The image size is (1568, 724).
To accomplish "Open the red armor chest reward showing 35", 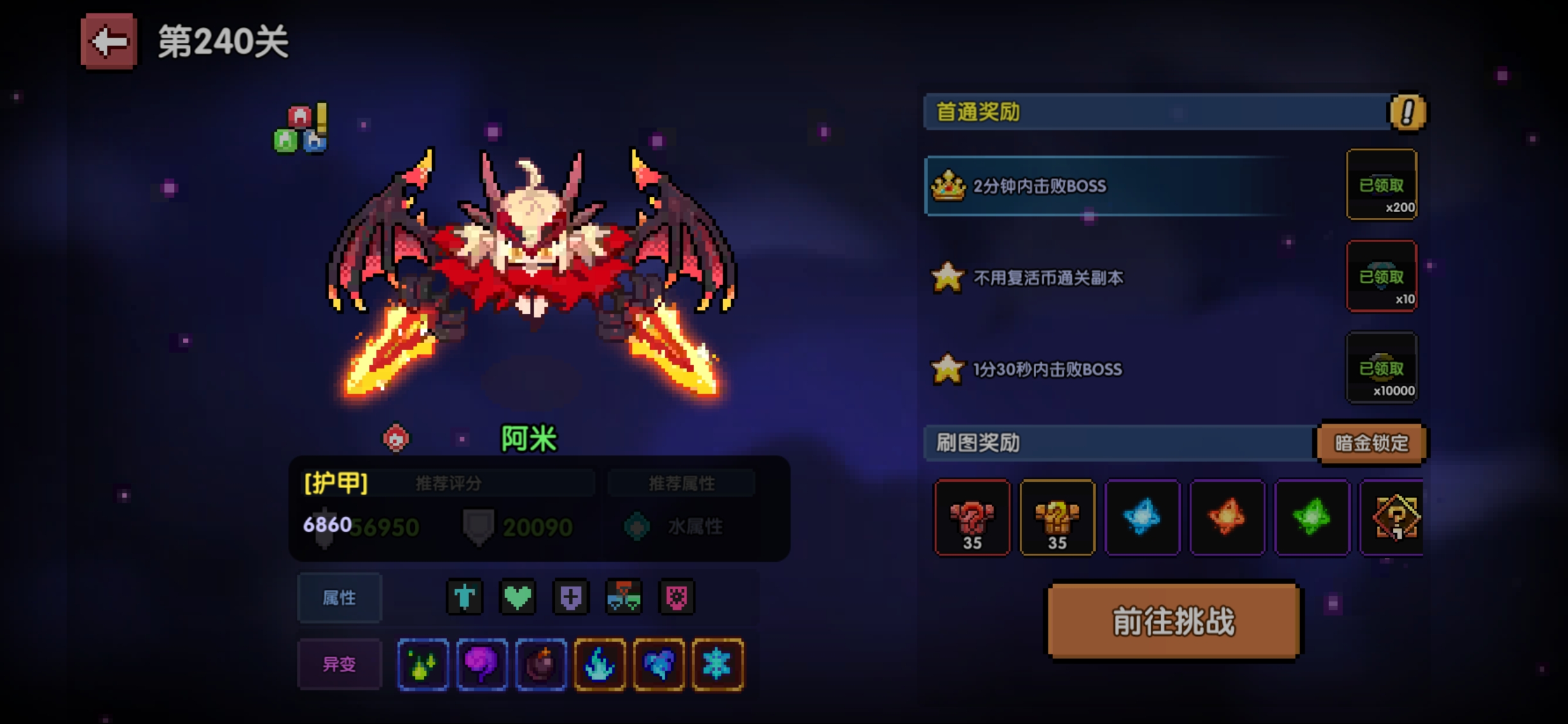I will point(973,518).
